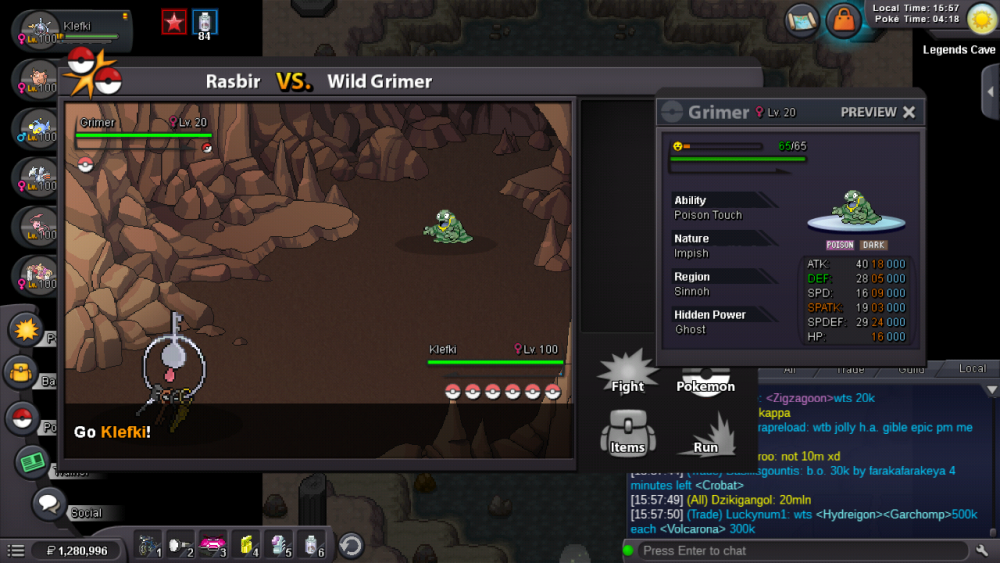The image size is (1000, 563).
Task: Focus the chat input field
Action: click(x=800, y=551)
